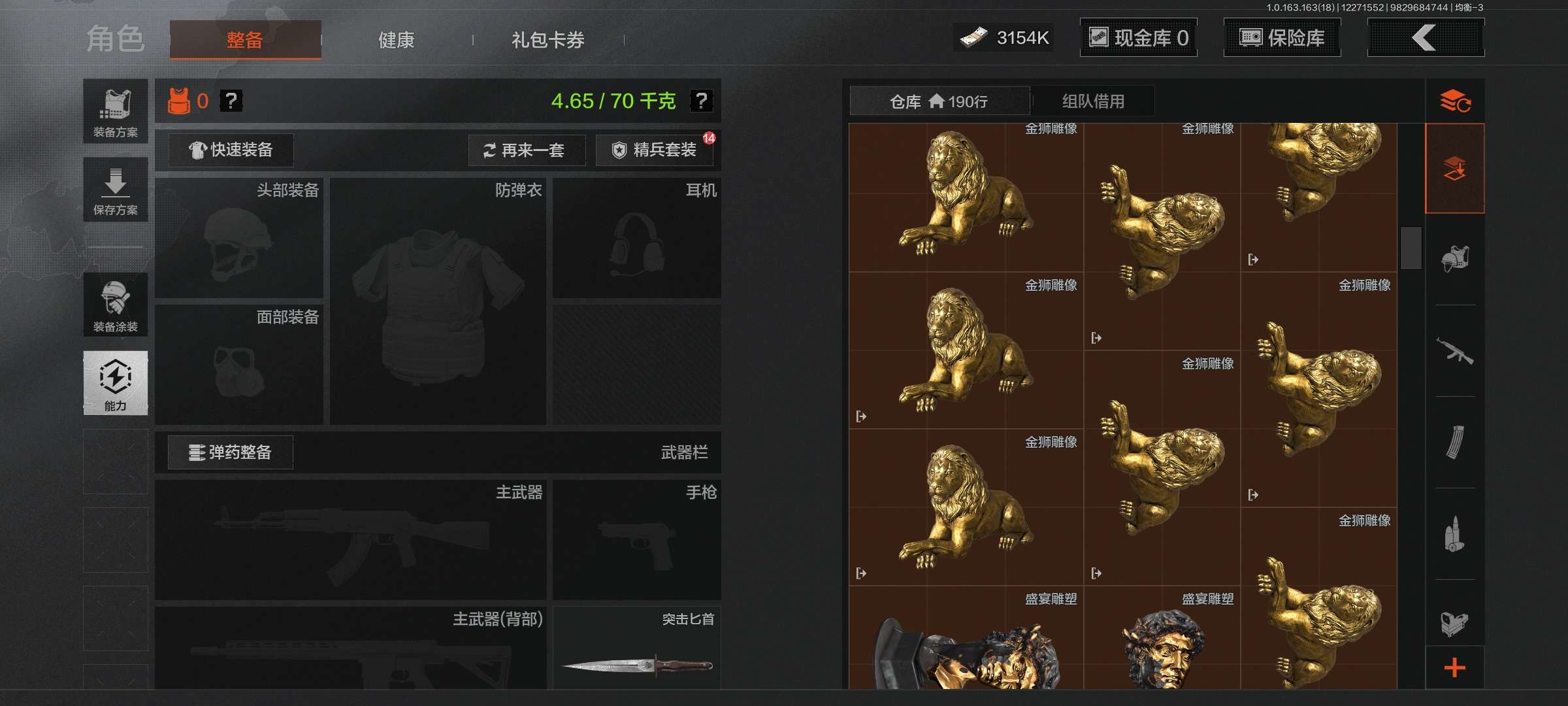Switch to the 健康 health tab
This screenshot has height=706, width=1568.
[x=397, y=39]
